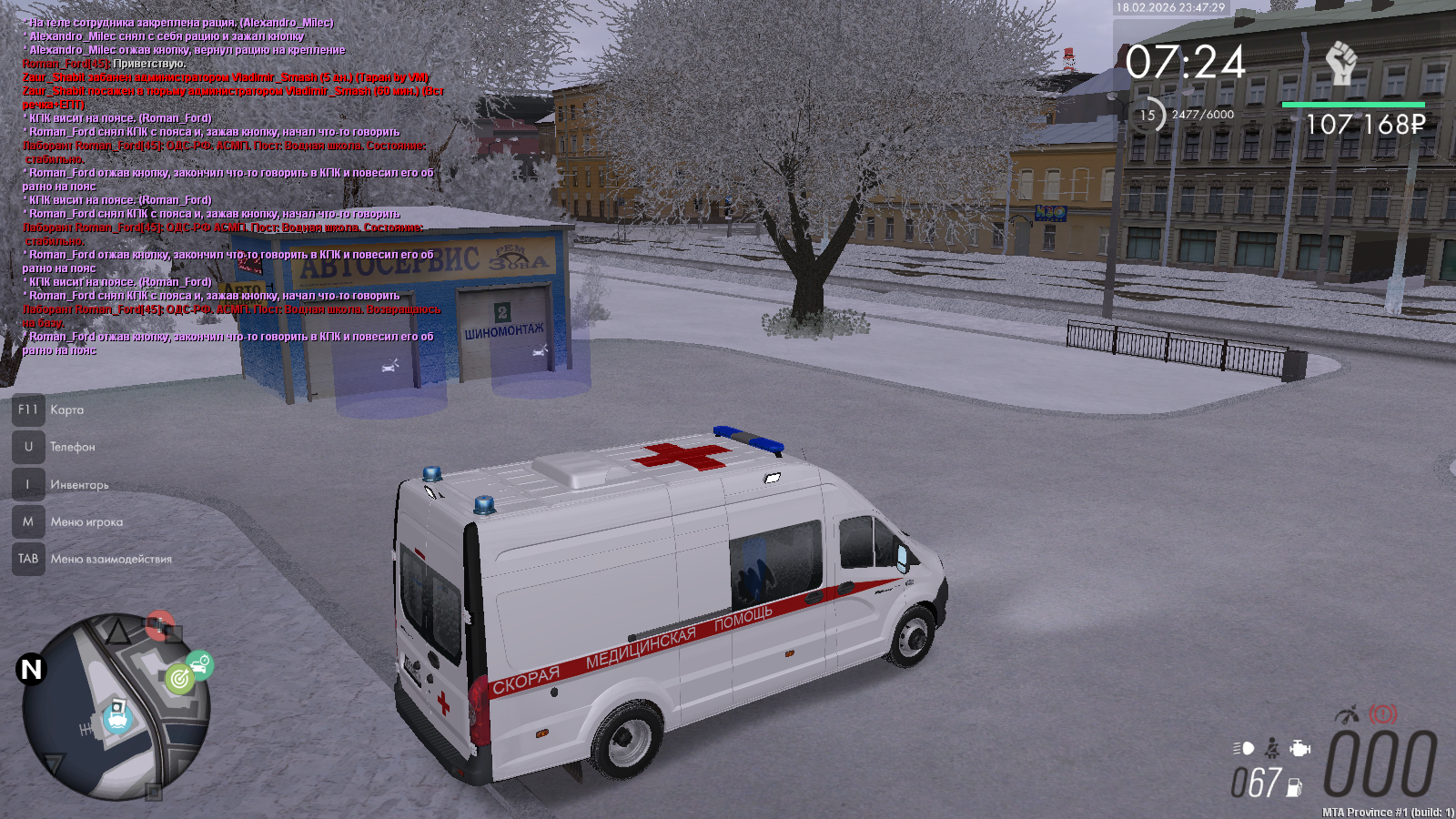Open Меню игрока player menu
Viewport: 1456px width, 819px height.
pos(86,522)
